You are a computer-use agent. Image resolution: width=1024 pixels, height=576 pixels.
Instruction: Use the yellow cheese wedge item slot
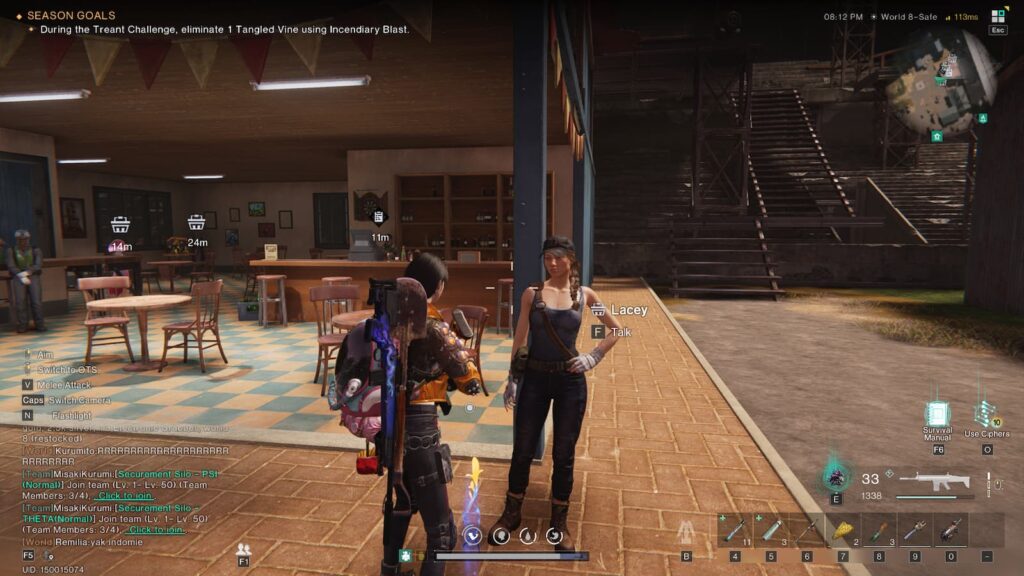tap(843, 530)
